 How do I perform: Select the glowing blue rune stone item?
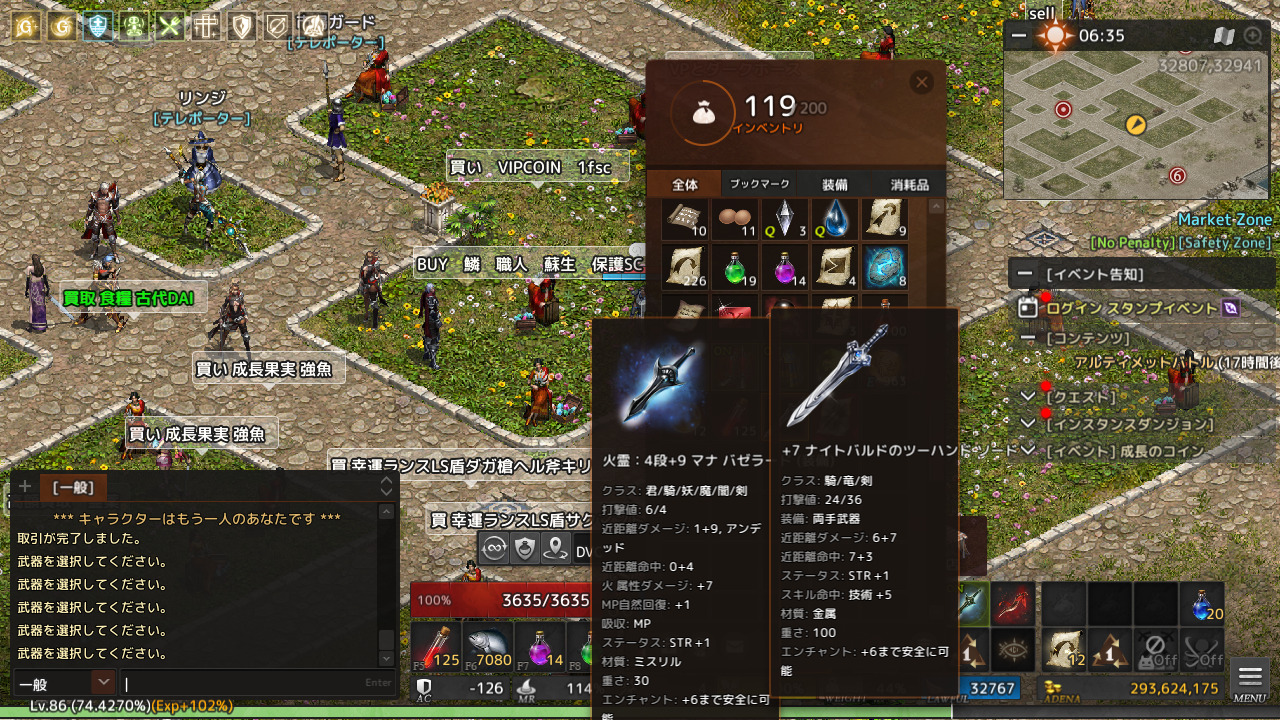[884, 267]
